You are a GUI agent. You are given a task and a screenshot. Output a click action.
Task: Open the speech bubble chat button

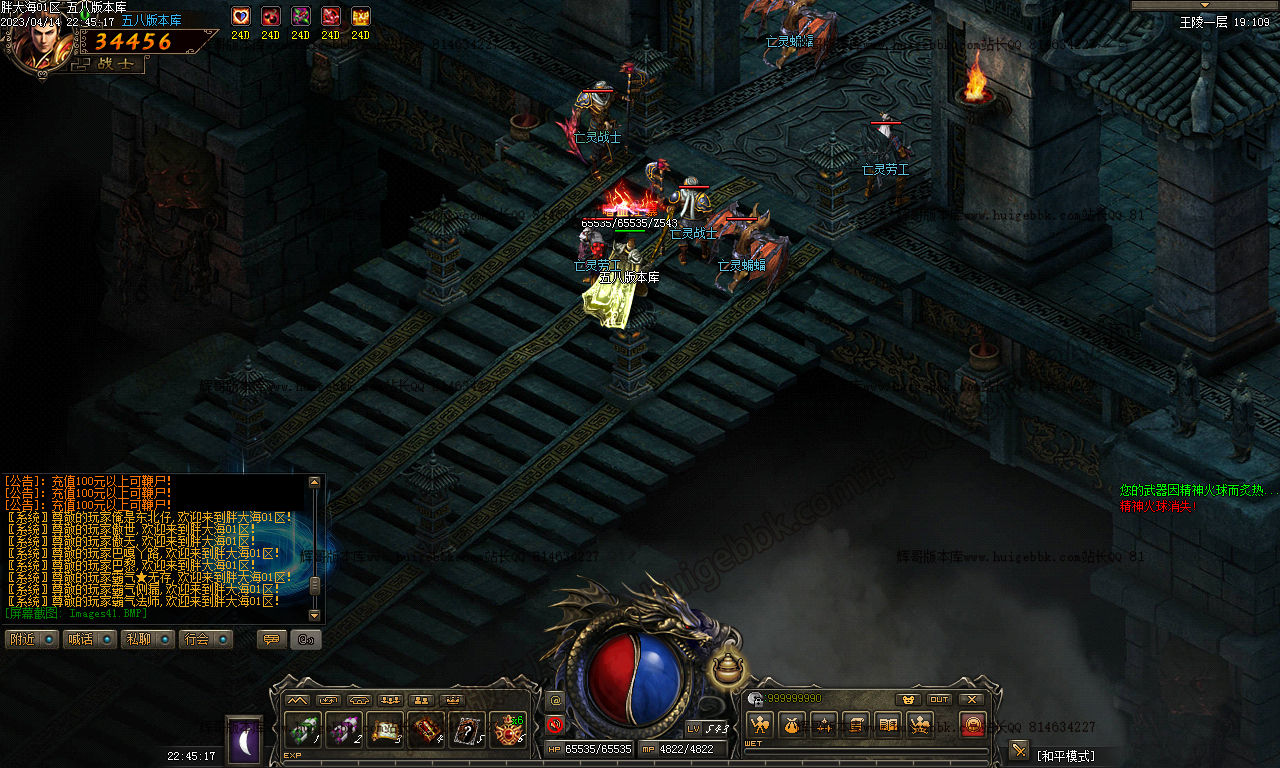point(271,639)
